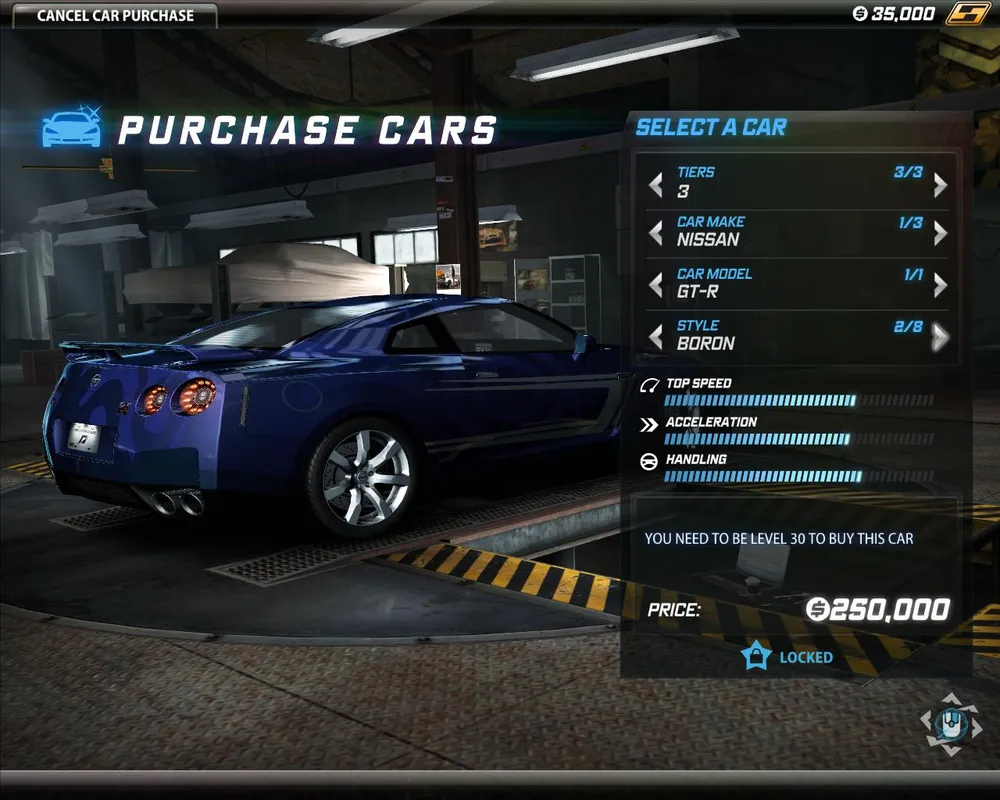The width and height of the screenshot is (1000, 800).
Task: Choose previous car Style
Action: [656, 337]
